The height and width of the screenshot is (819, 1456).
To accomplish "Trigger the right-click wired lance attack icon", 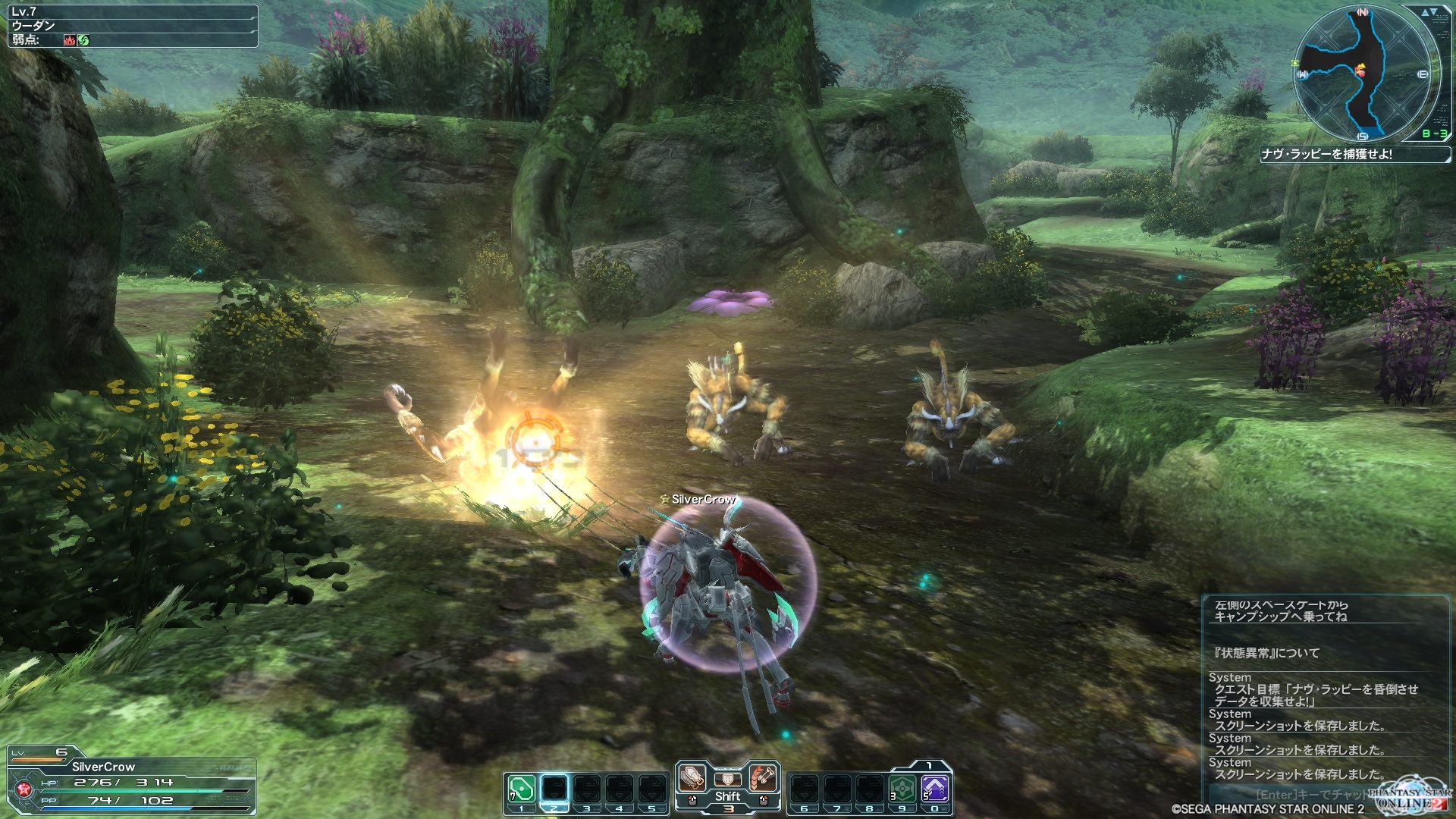I will (x=763, y=779).
